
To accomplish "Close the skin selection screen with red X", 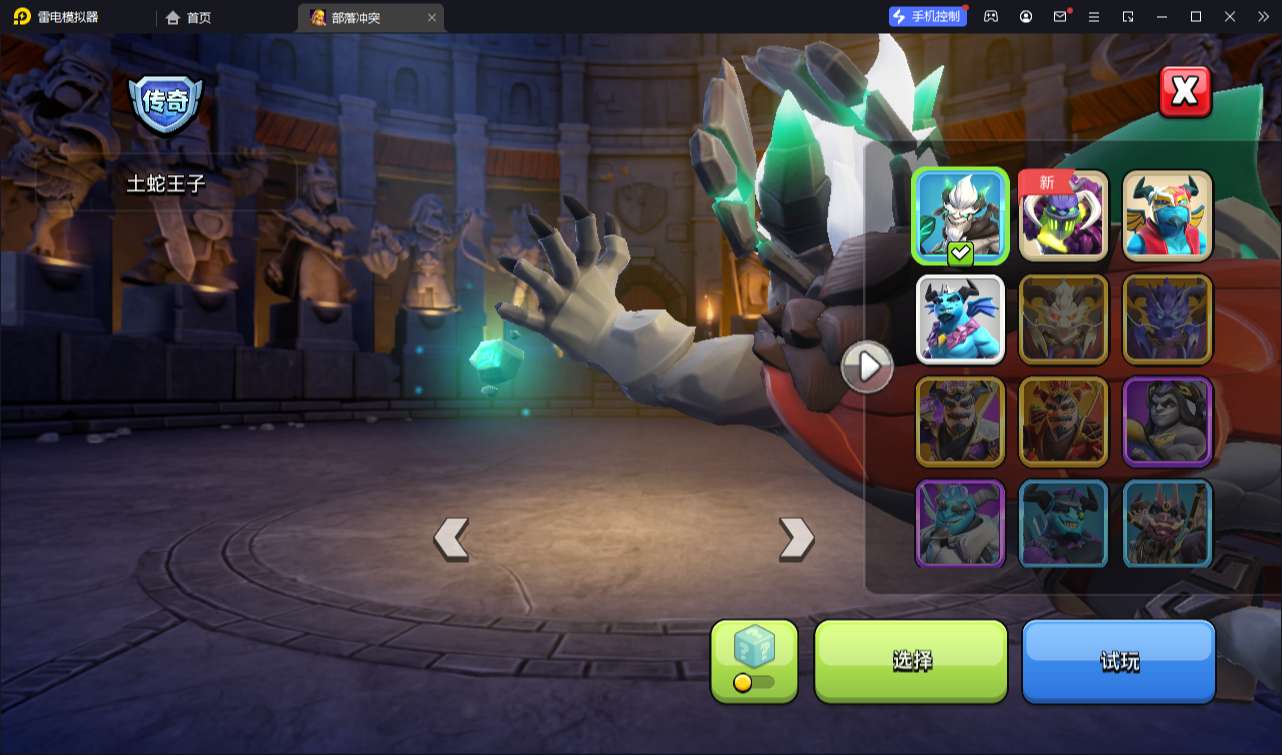I will 1185,92.
